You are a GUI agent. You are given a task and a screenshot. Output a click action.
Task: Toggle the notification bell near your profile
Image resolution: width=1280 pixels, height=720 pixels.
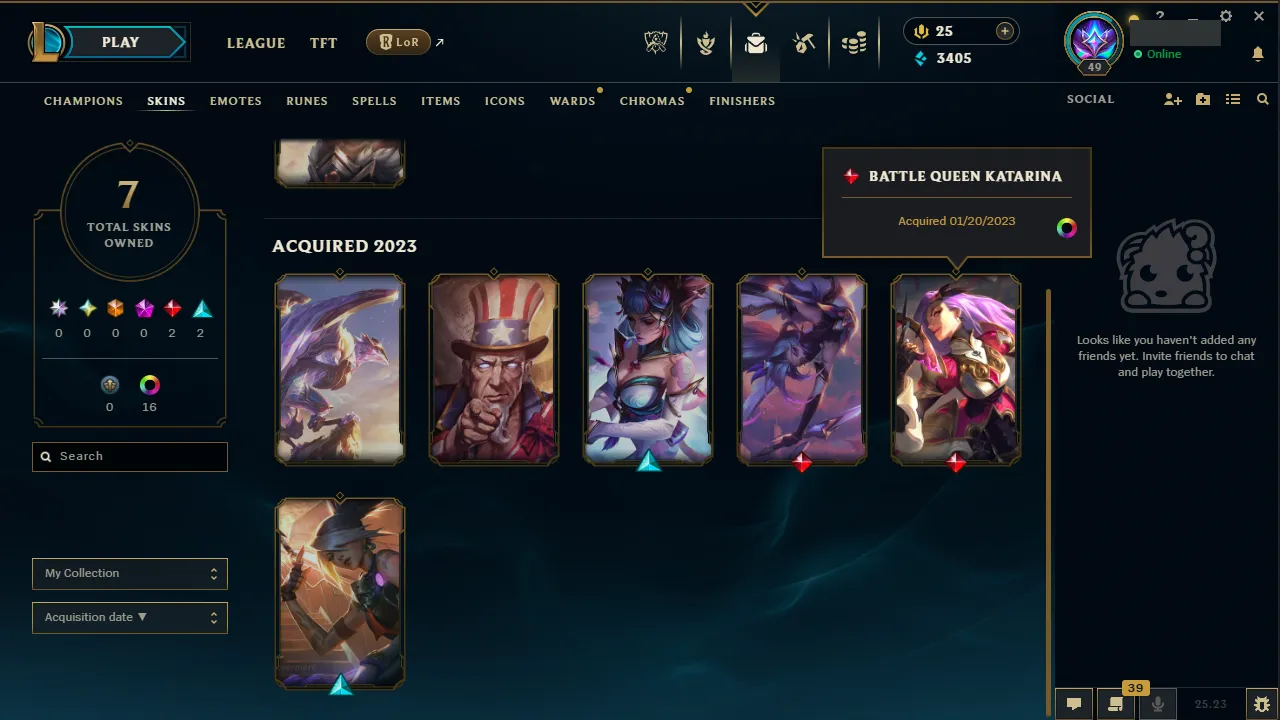1258,54
